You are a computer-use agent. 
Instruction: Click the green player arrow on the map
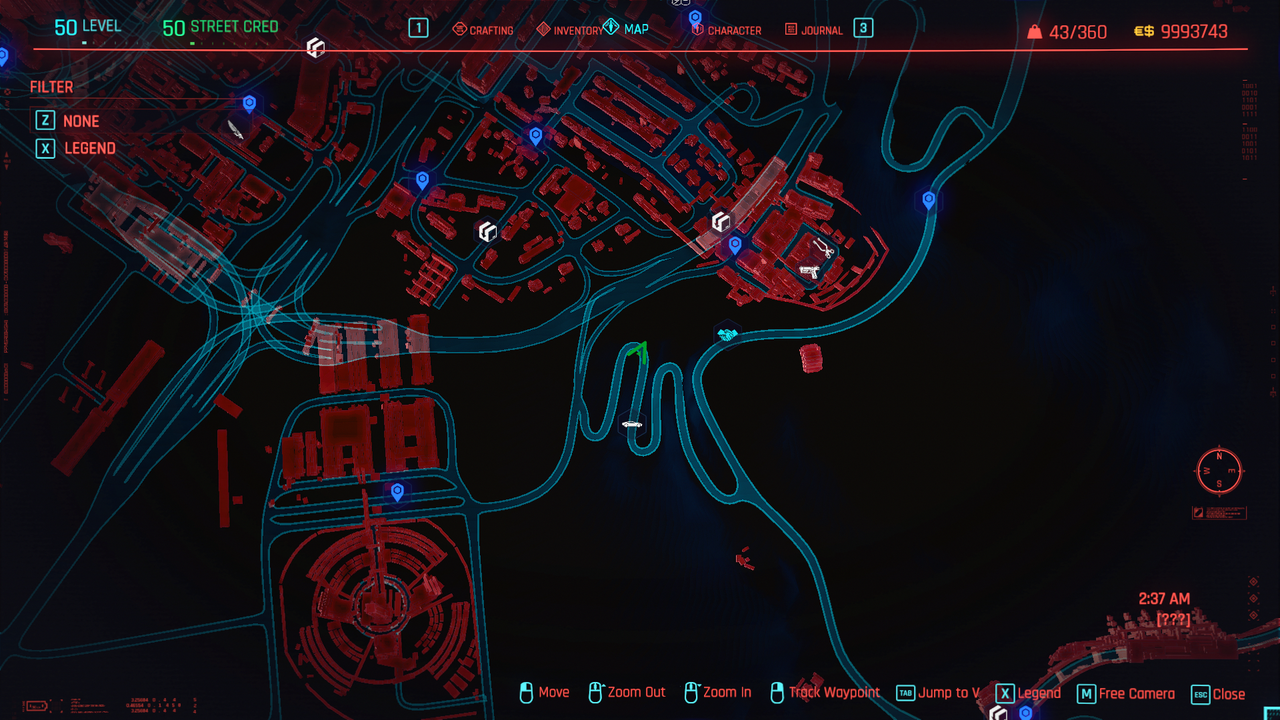(638, 351)
